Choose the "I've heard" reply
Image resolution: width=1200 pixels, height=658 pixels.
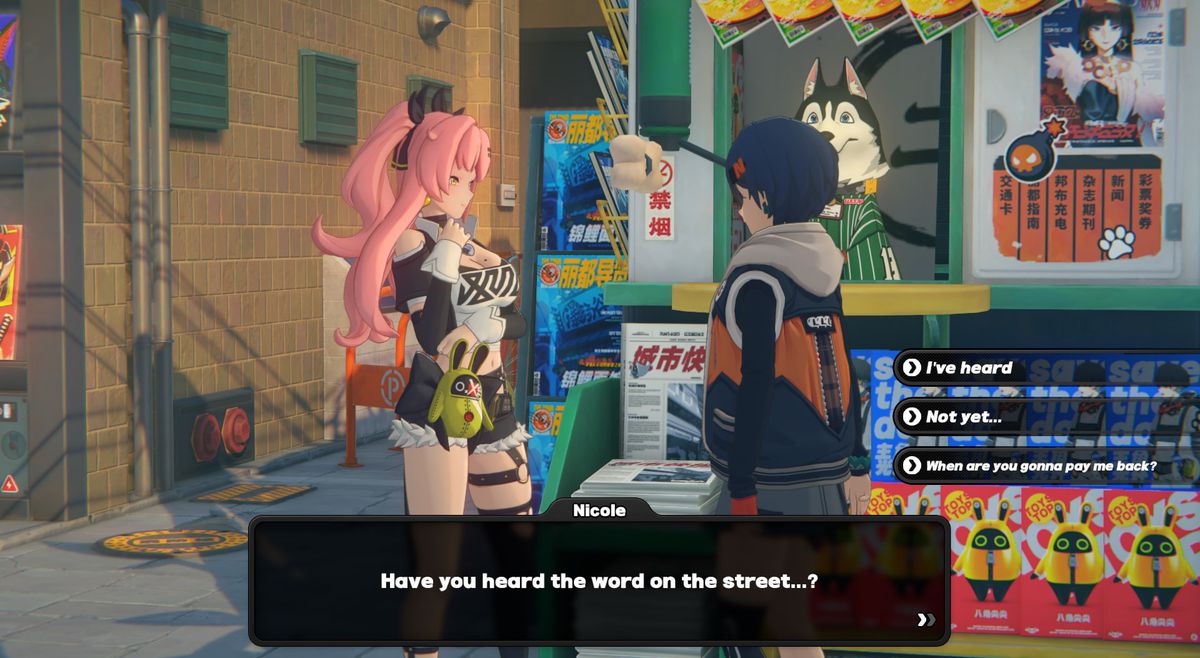point(968,368)
